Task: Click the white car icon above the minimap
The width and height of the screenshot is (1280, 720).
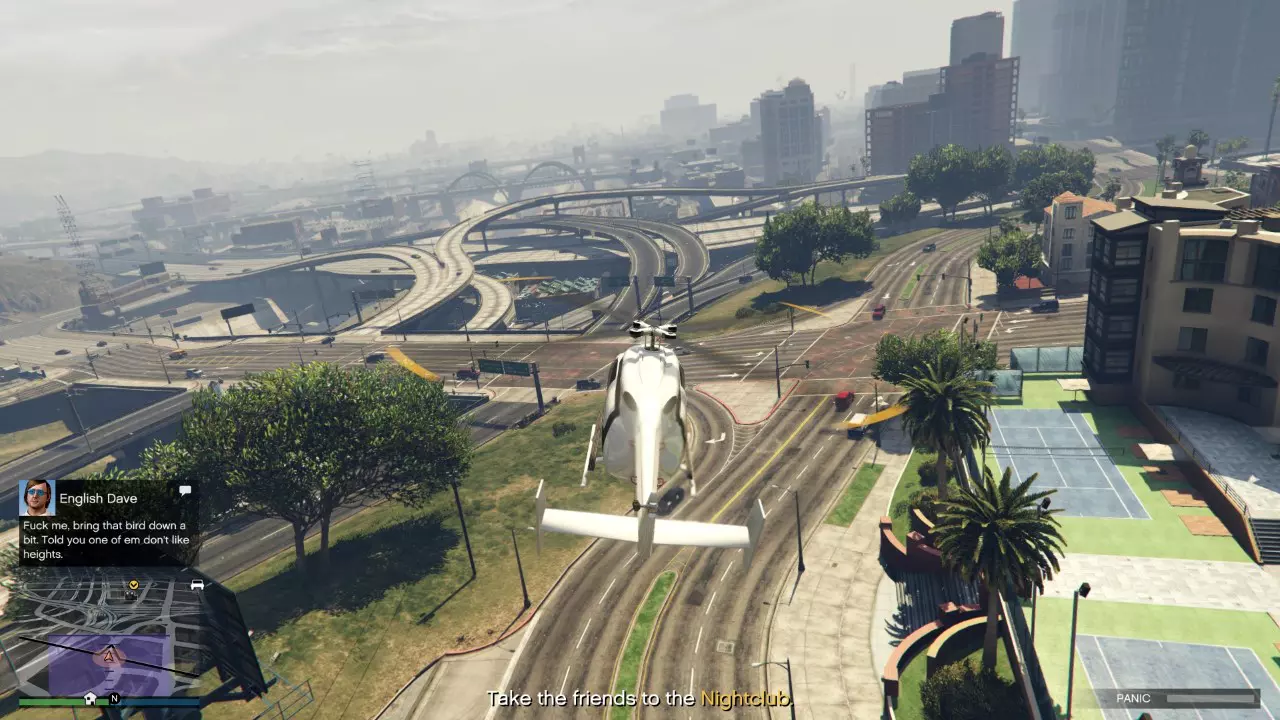Action: point(198,584)
